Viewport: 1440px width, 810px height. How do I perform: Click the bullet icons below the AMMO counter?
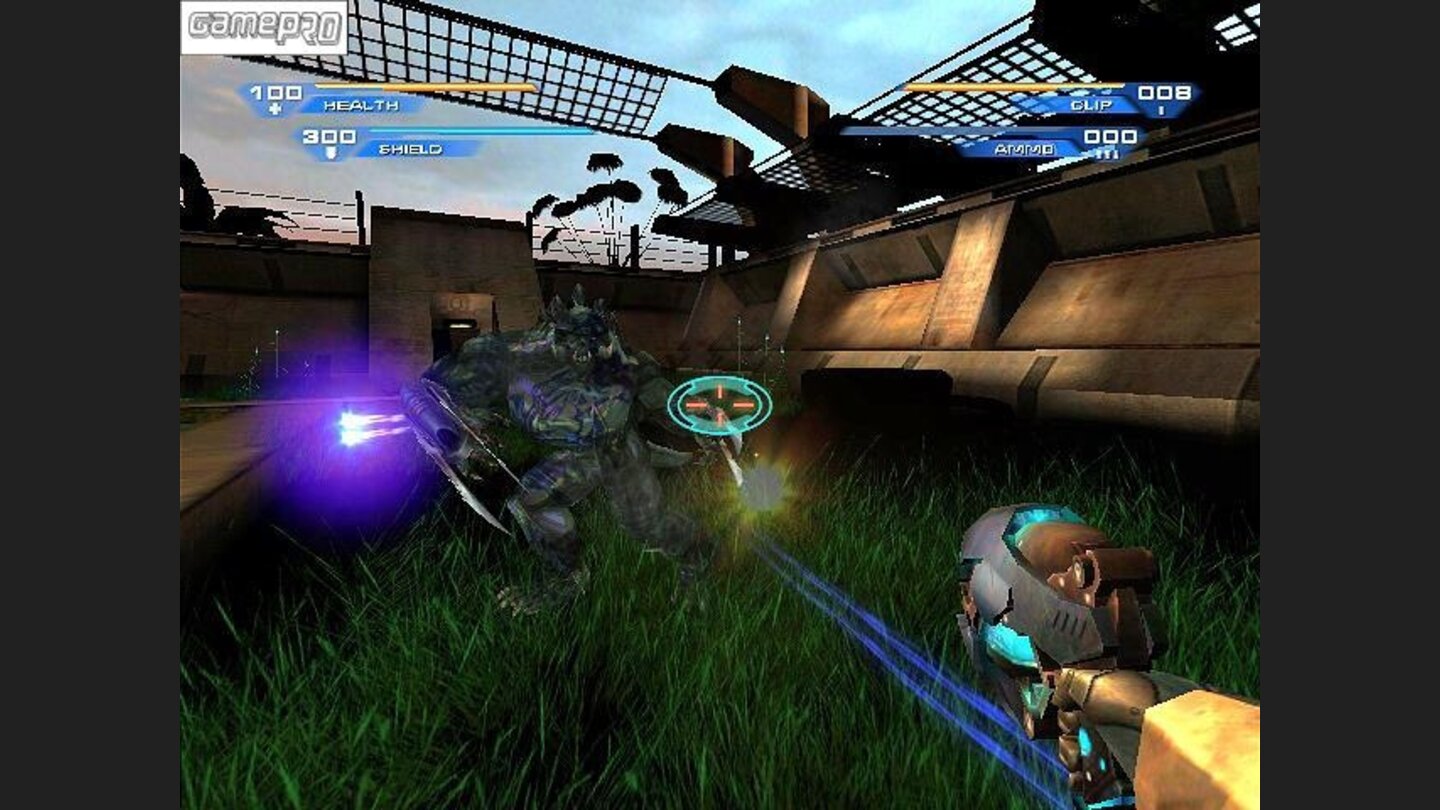(1109, 154)
